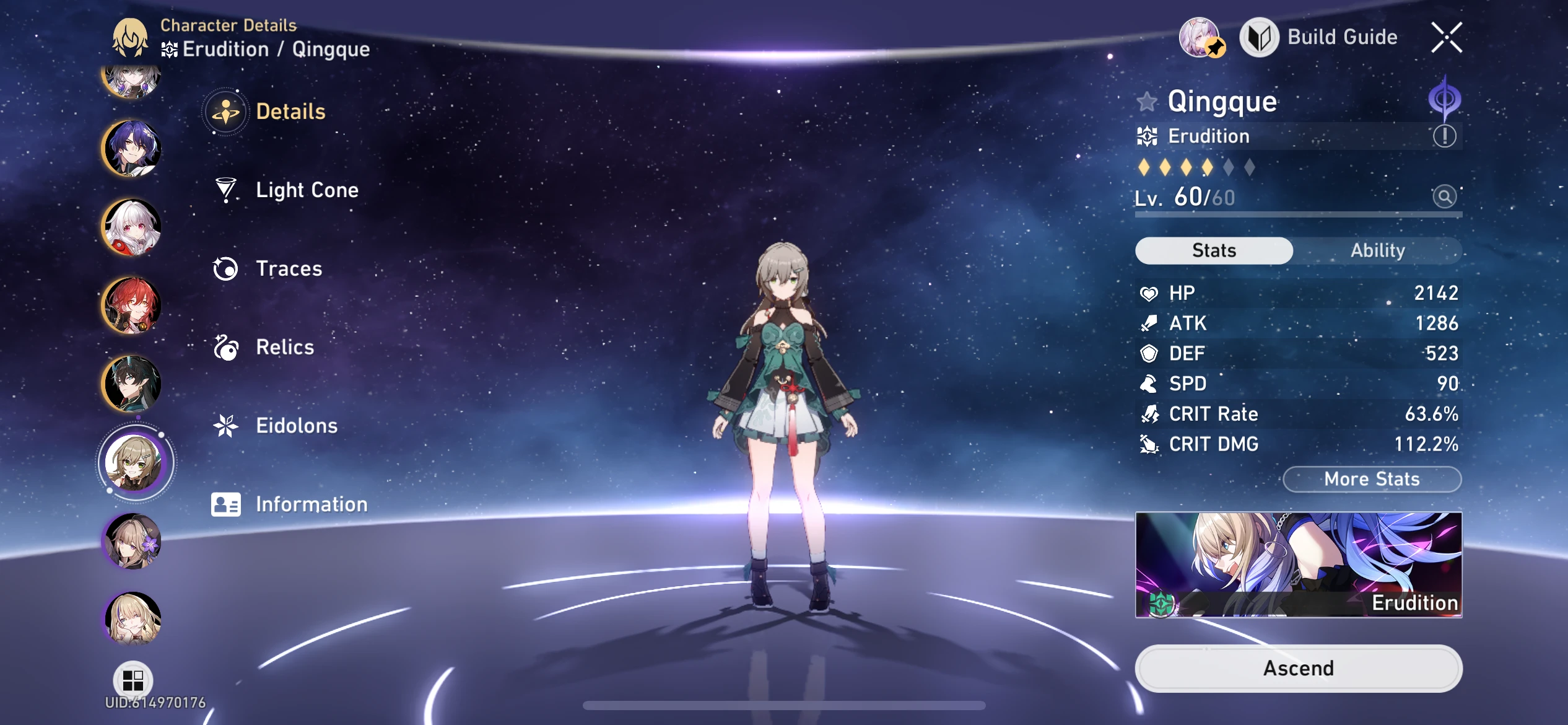The width and height of the screenshot is (1568, 725).
Task: Open the Erudition path warning icon
Action: click(x=1446, y=136)
